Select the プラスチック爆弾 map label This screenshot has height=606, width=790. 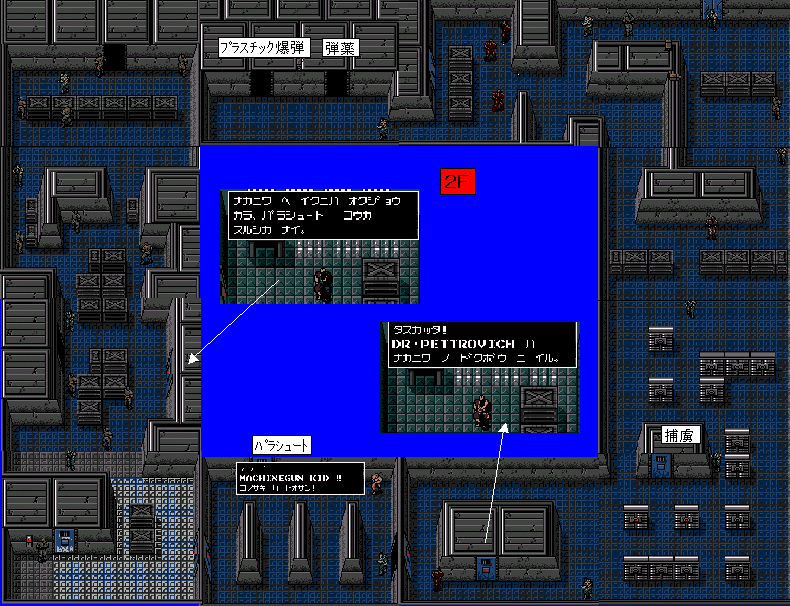tap(264, 47)
